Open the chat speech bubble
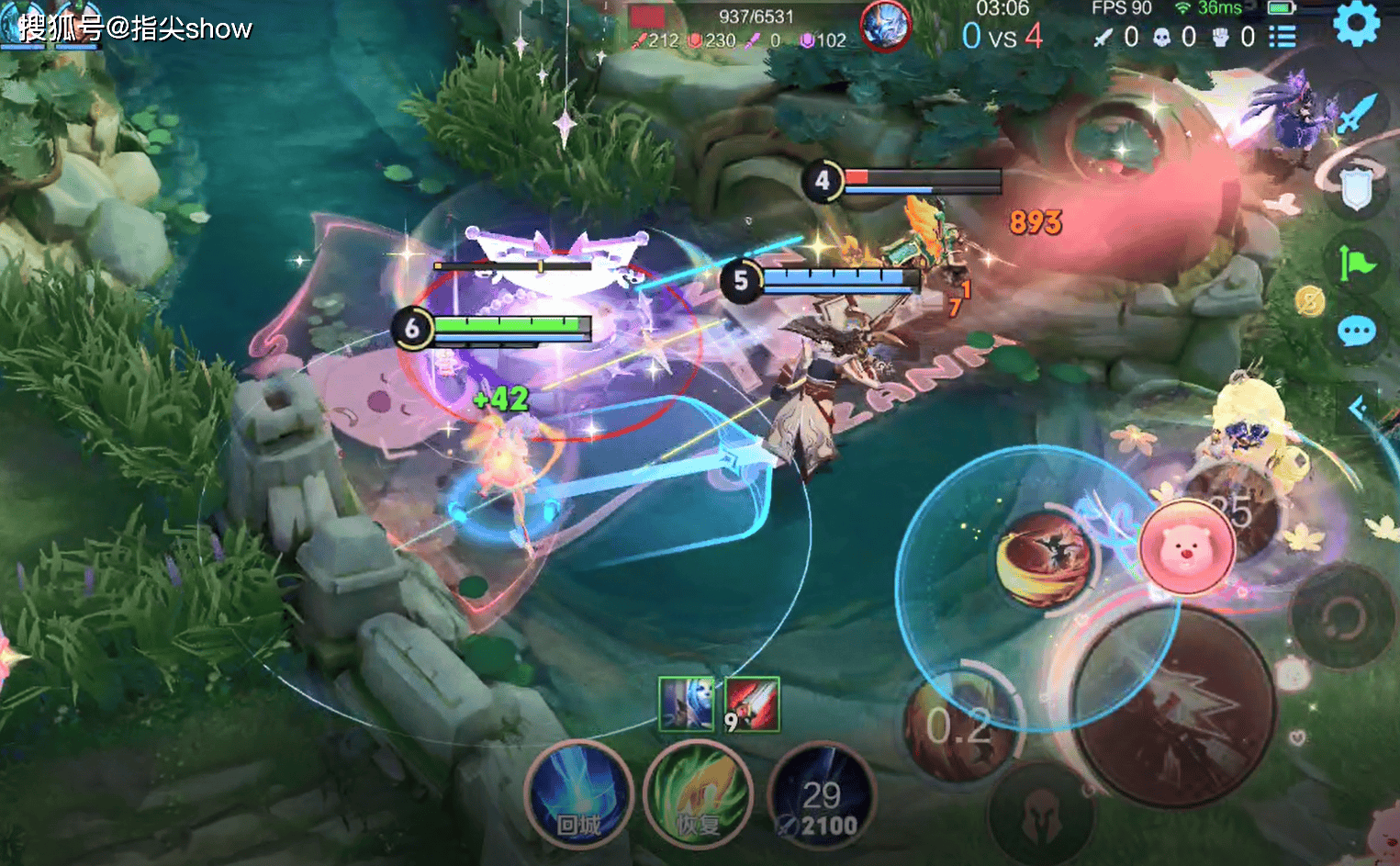The image size is (1400, 866). coord(1356,331)
